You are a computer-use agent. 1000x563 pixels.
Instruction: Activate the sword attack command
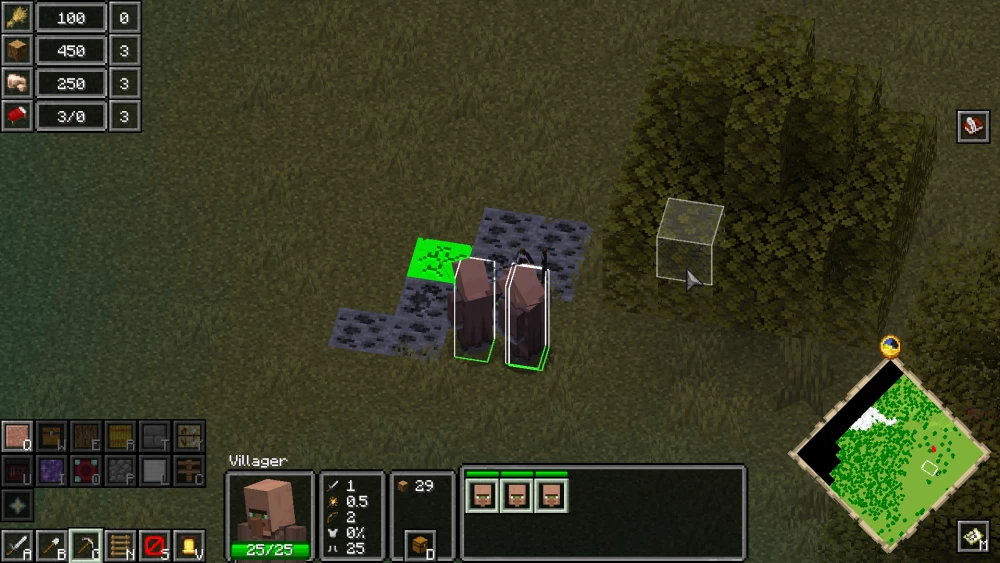tap(18, 546)
